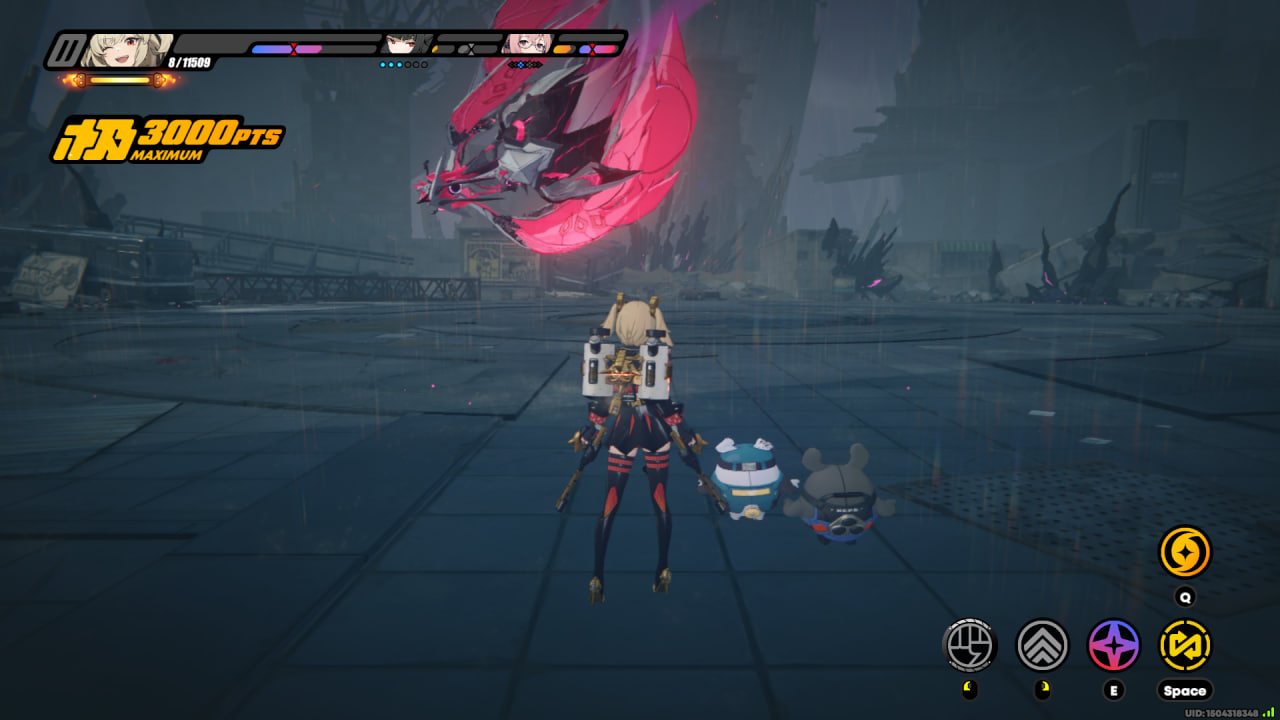Switch to the black-haired teammate portrait
The height and width of the screenshot is (720, 1280).
[x=406, y=44]
